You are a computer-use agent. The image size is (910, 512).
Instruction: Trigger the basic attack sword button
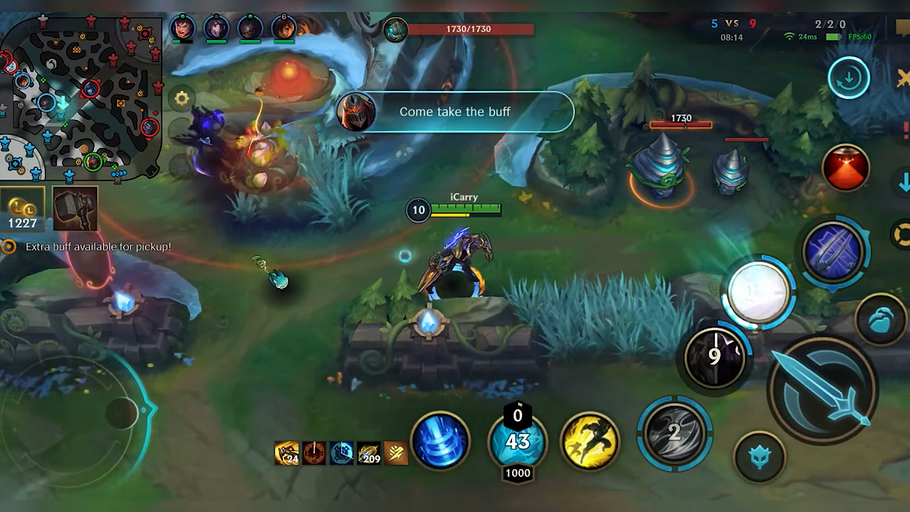[x=822, y=390]
